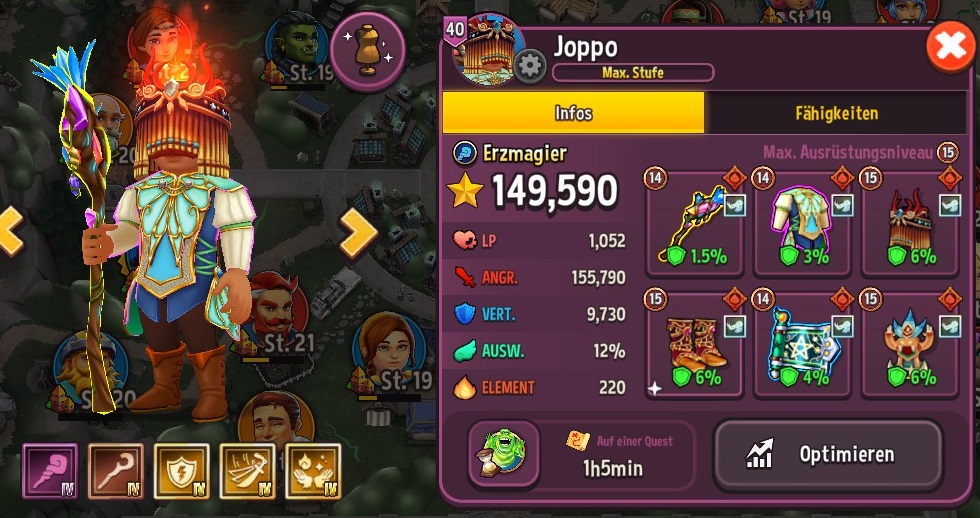
Task: Select the pink twisted staff skill icon
Action: point(50,471)
